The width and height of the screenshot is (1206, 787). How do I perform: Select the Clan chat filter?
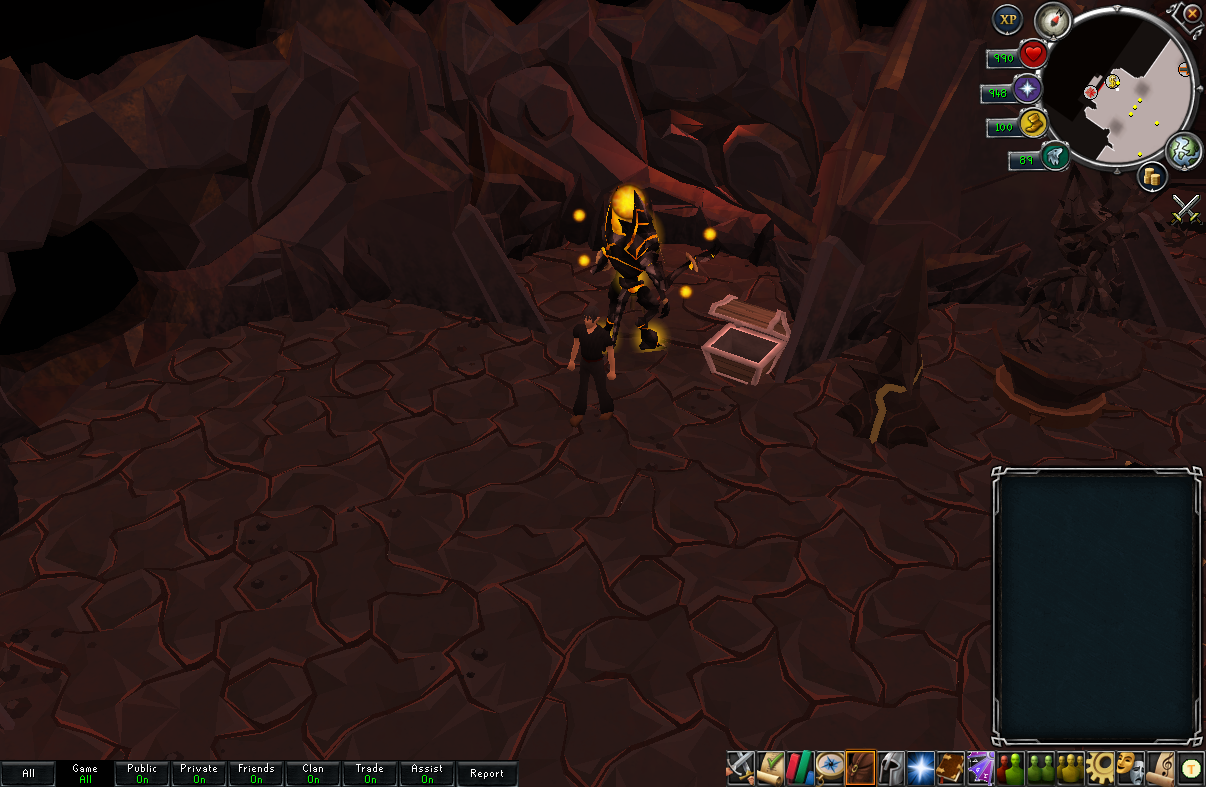[313, 773]
